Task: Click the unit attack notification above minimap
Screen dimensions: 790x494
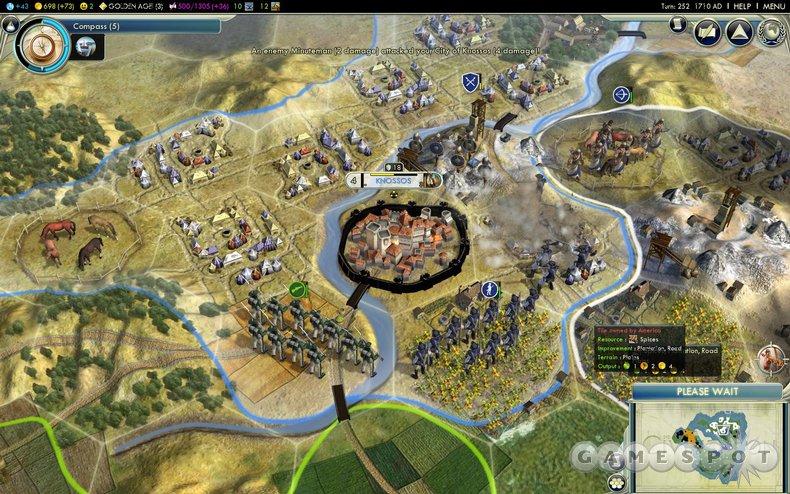Action: pyautogui.click(x=771, y=358)
